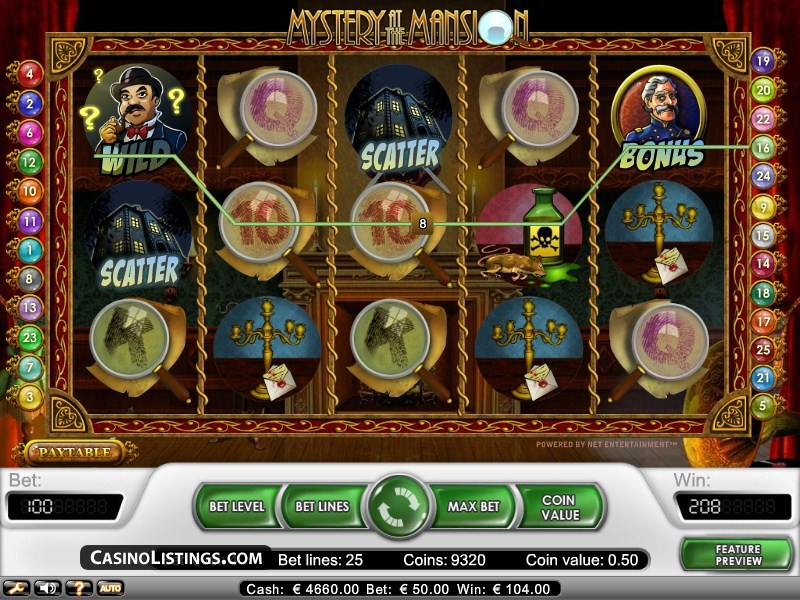Open the Paytable
Screen dimensions: 800x600
pyautogui.click(x=73, y=453)
